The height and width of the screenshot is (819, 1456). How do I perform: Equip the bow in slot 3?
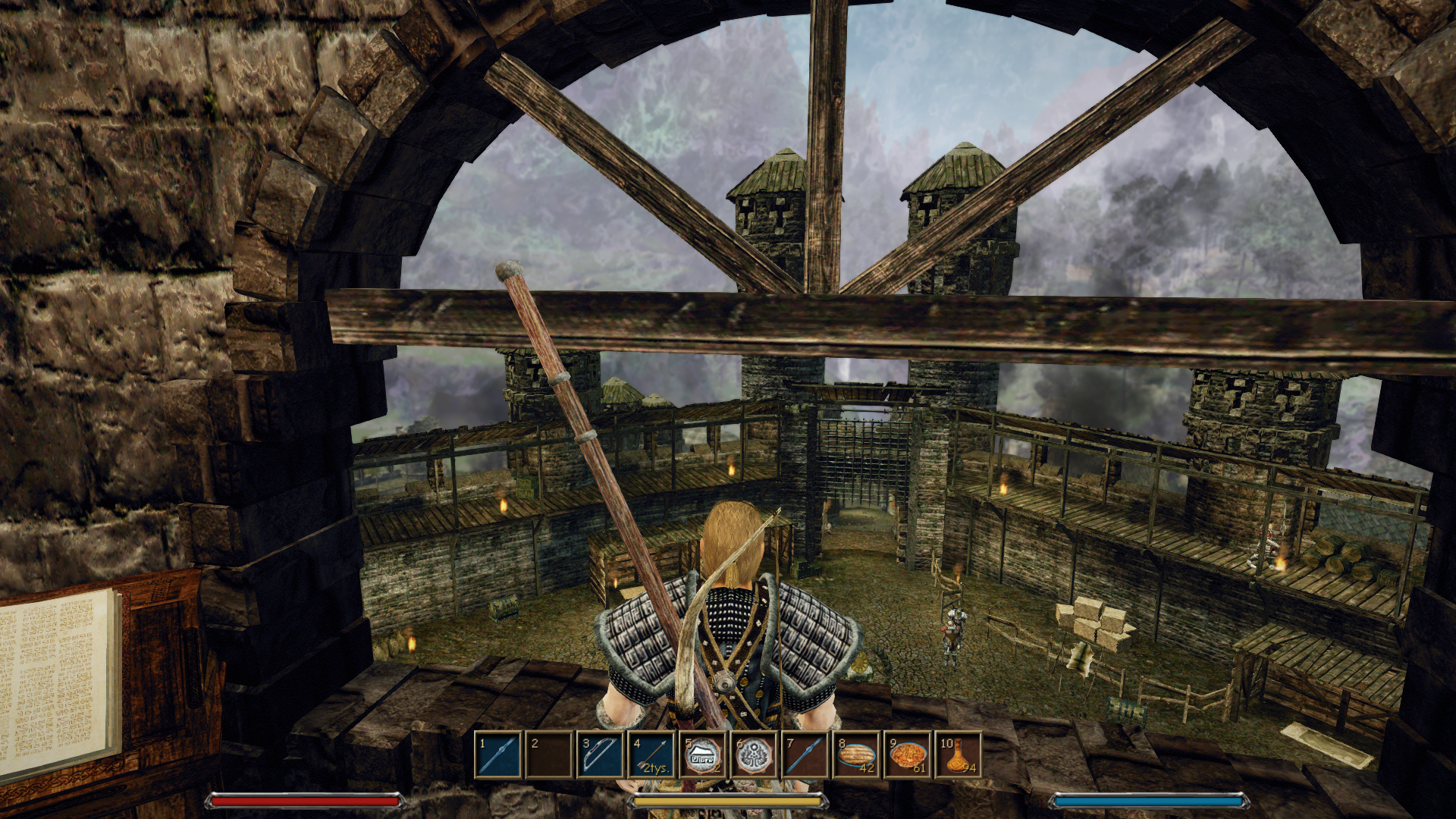pyautogui.click(x=601, y=755)
